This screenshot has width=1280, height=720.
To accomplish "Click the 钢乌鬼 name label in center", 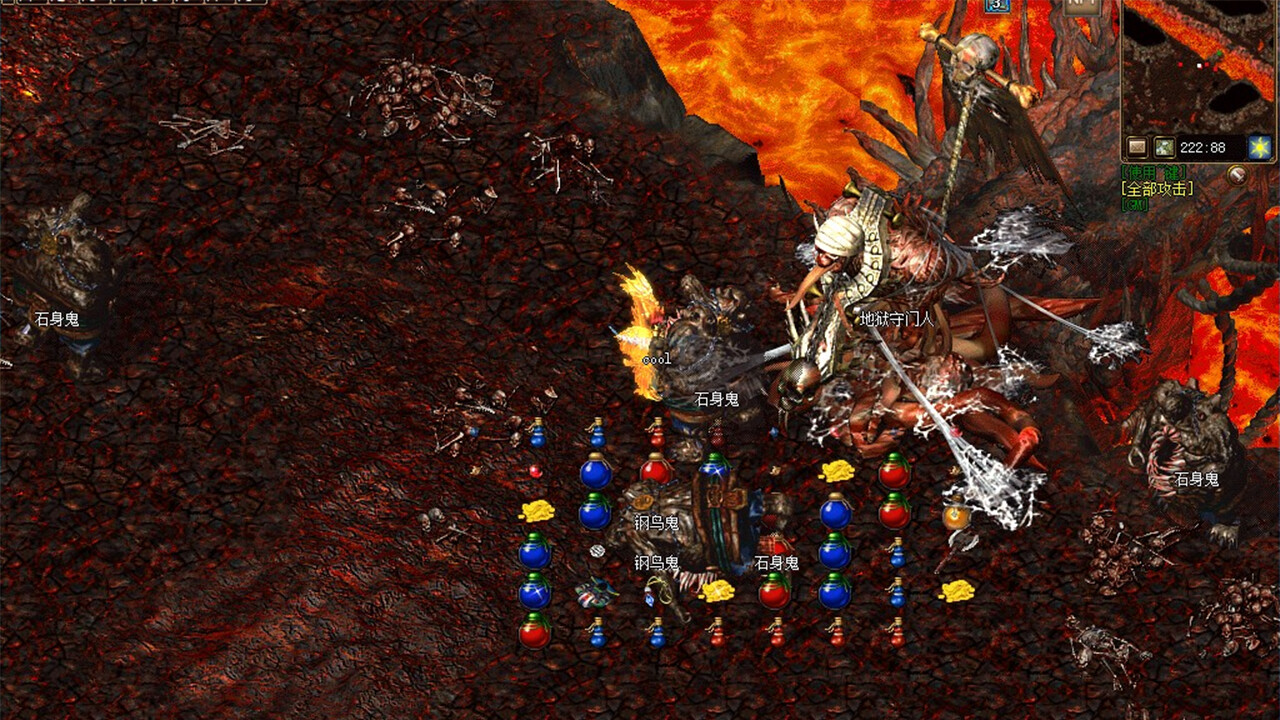I will pyautogui.click(x=657, y=521).
